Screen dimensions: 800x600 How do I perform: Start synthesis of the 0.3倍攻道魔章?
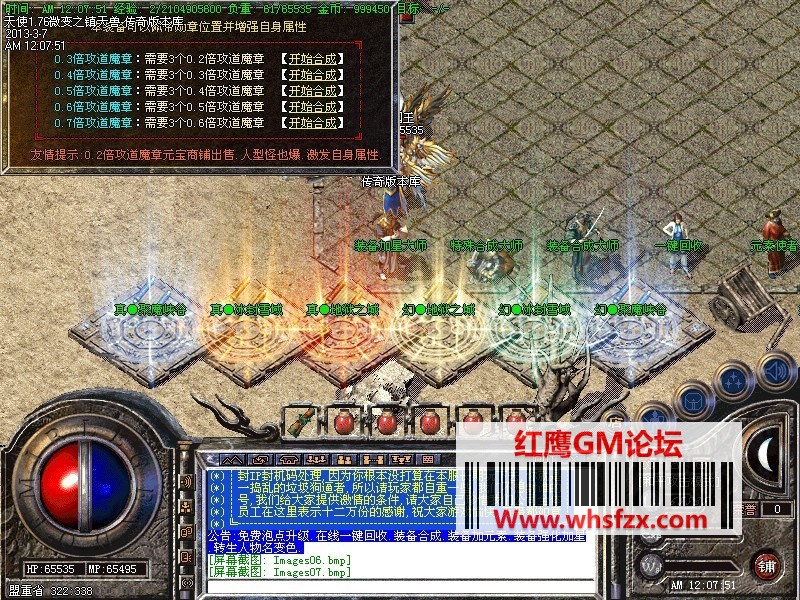click(312, 59)
